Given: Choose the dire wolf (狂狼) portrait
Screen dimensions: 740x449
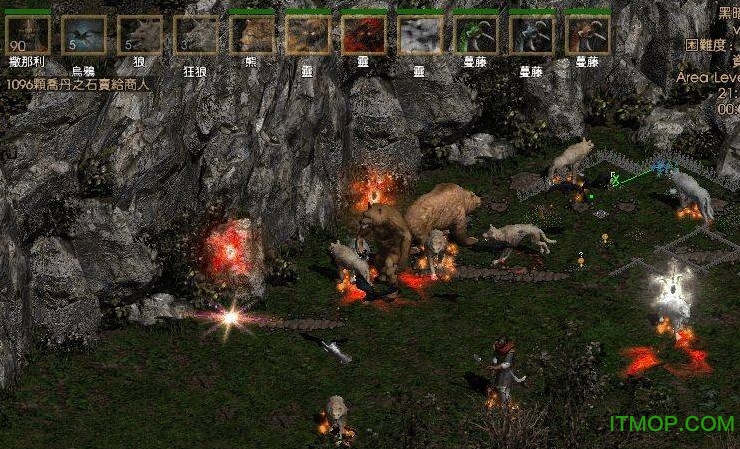Looking at the screenshot, I should [196, 35].
